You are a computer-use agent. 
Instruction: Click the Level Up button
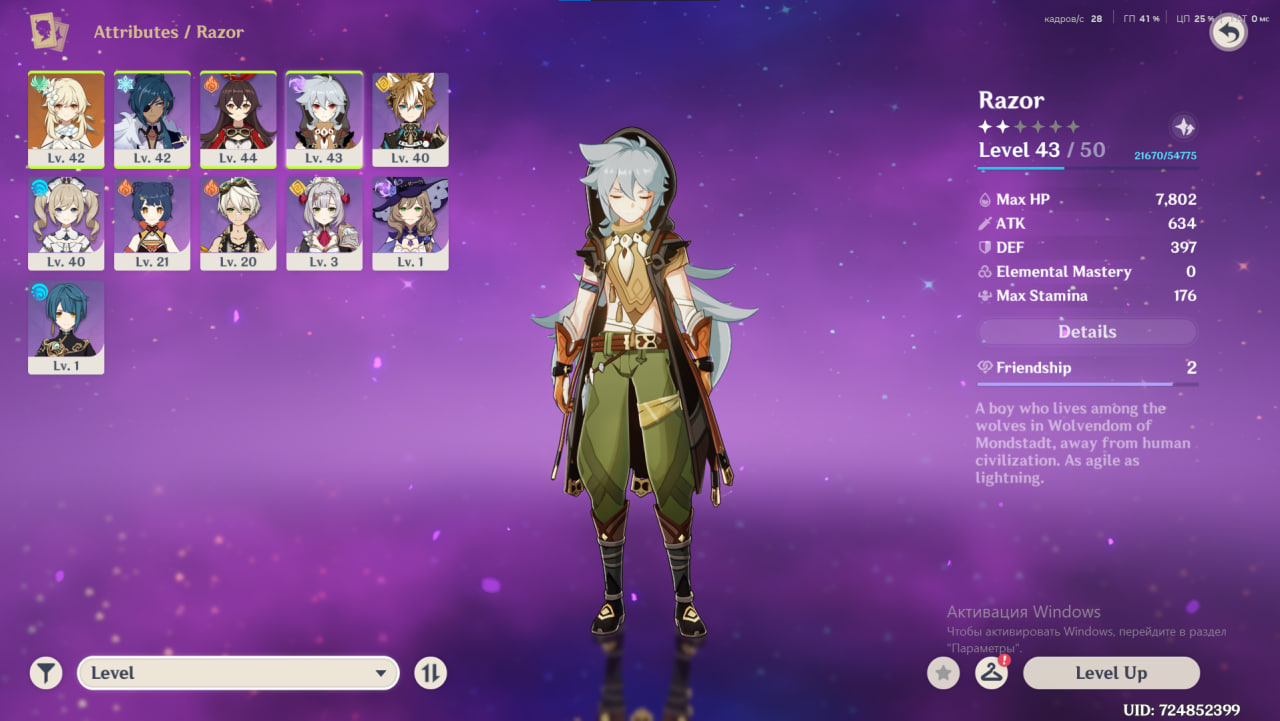[1111, 673]
